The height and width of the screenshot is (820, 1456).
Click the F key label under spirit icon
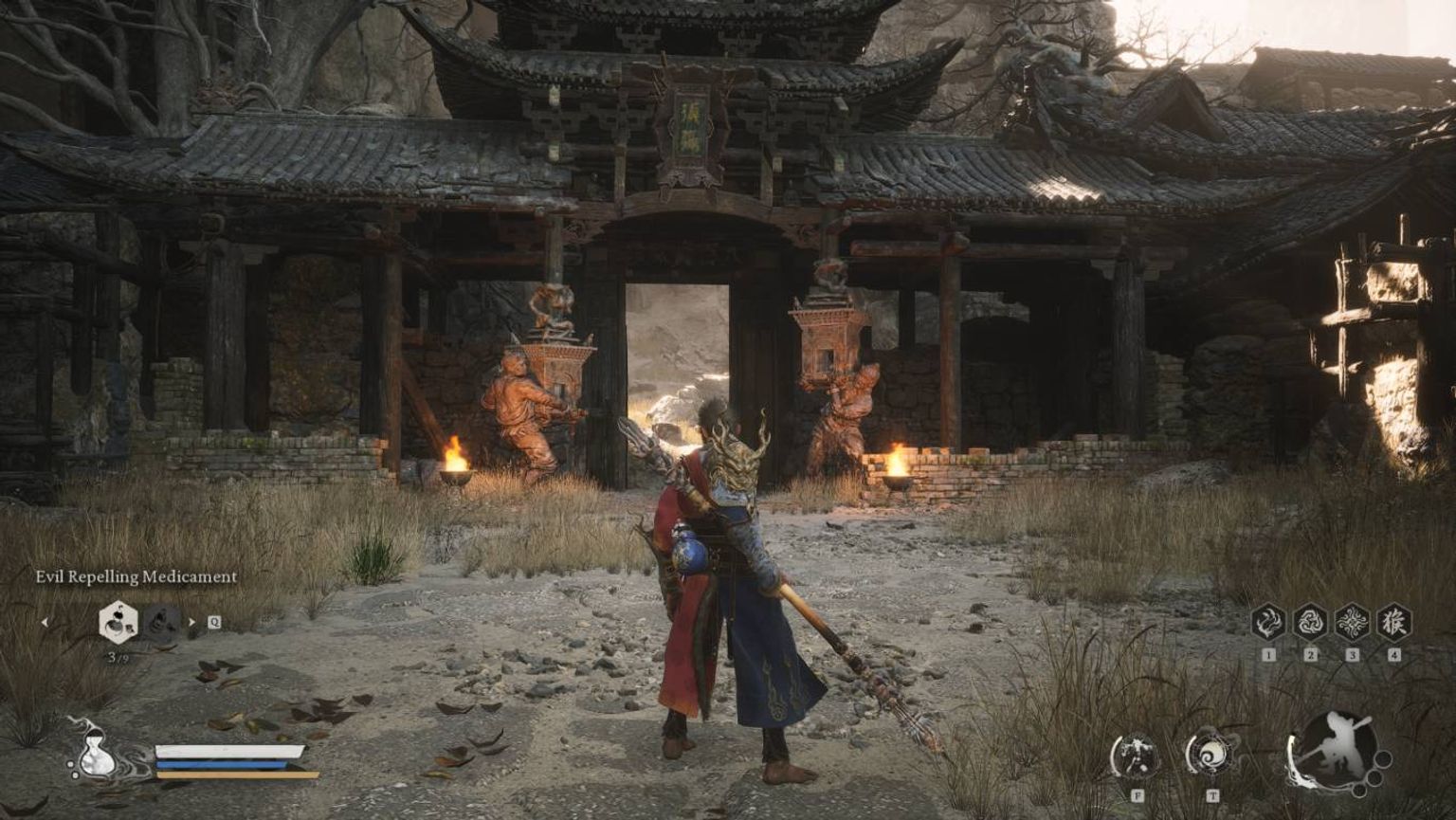(x=1138, y=793)
